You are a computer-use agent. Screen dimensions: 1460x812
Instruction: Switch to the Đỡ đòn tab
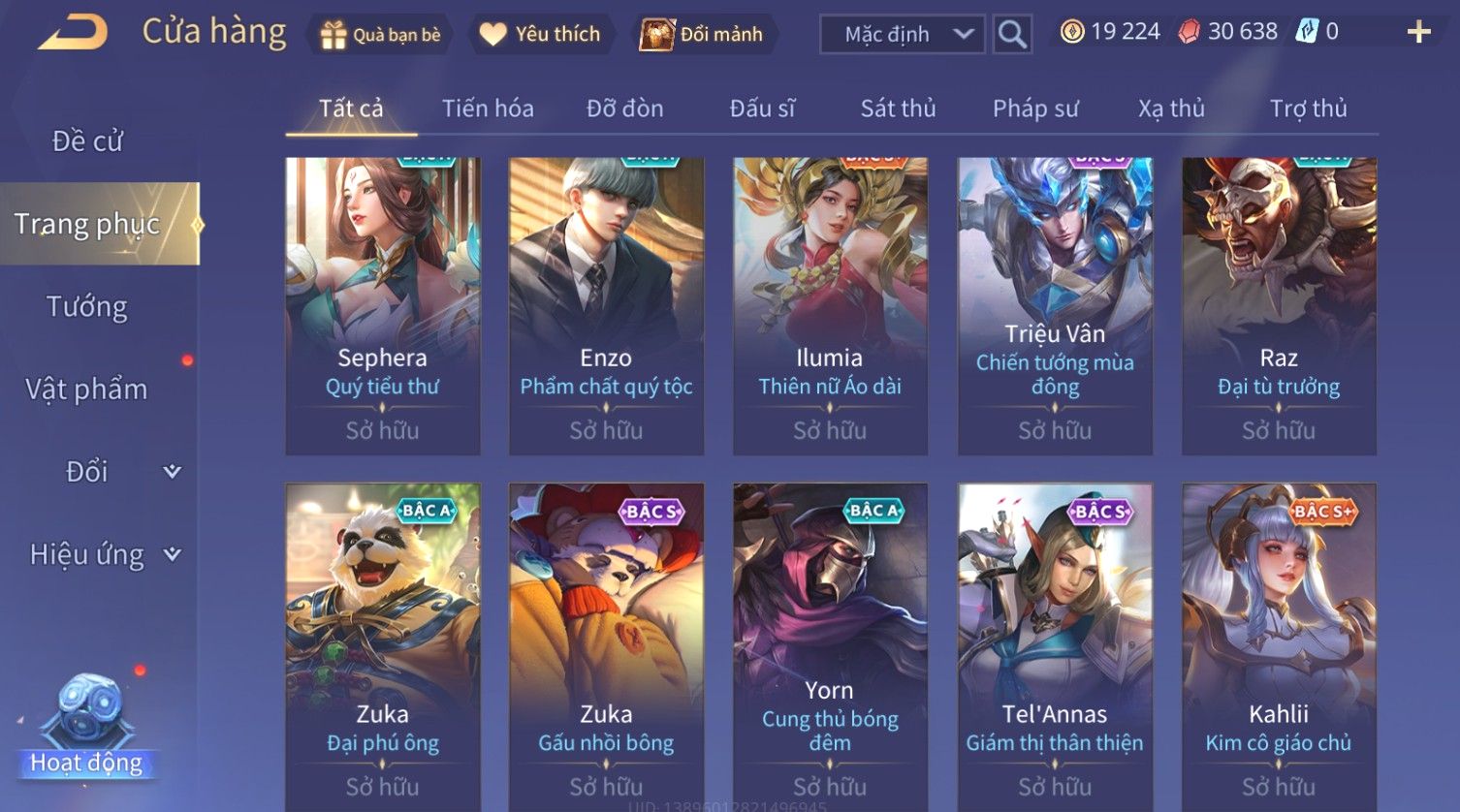pos(624,109)
